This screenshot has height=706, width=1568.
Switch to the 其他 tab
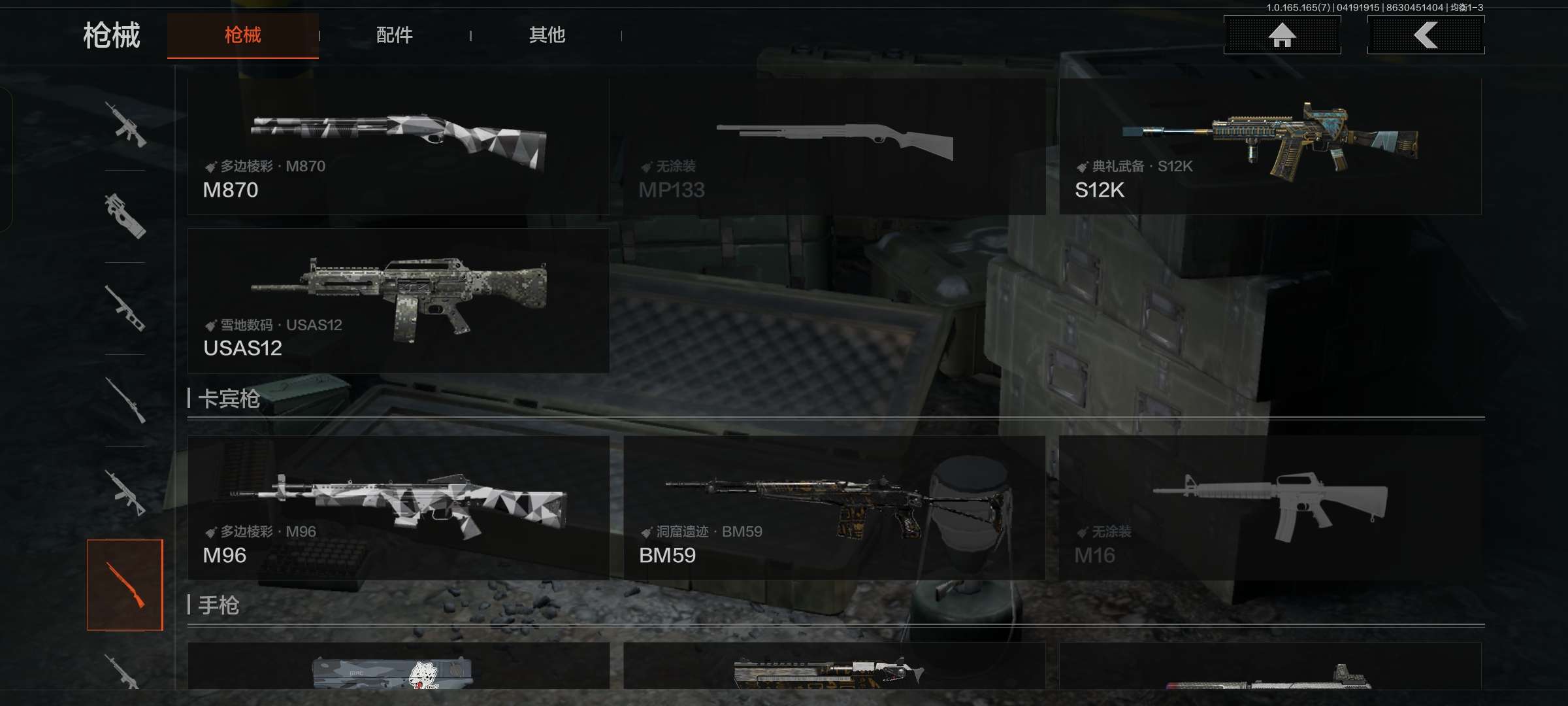pos(547,35)
